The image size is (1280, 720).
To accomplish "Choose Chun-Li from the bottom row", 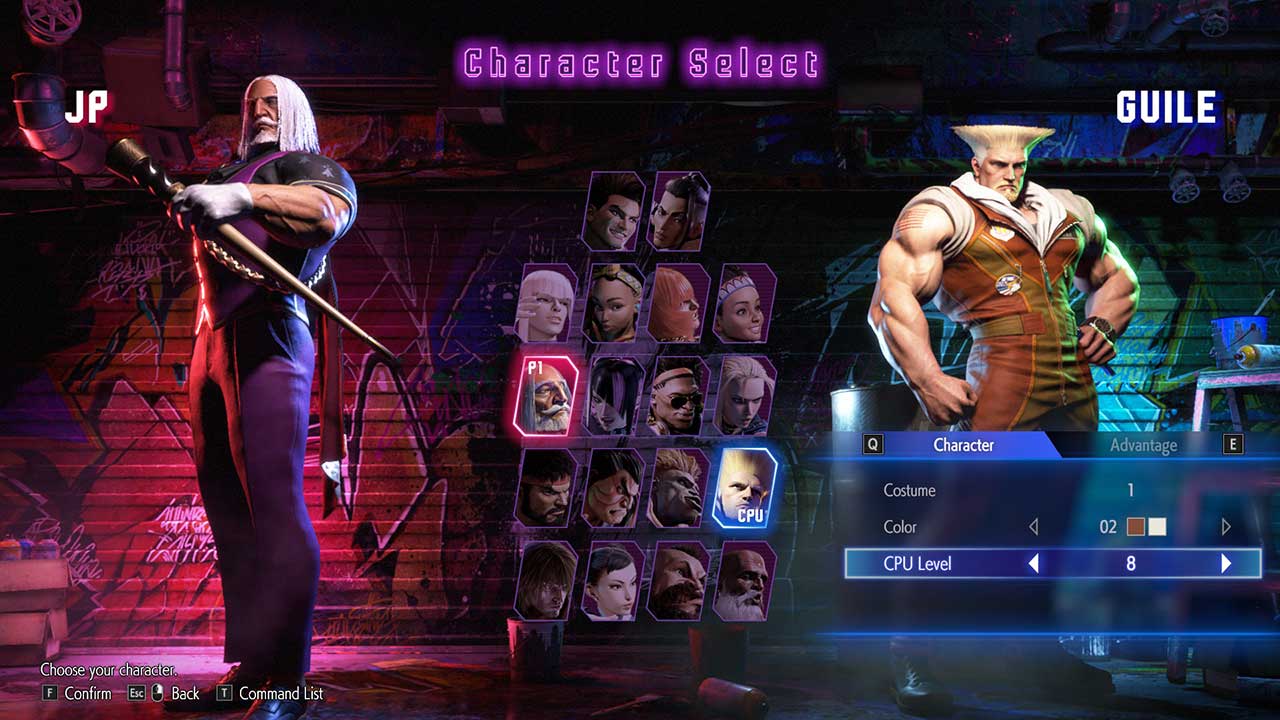I will [613, 581].
